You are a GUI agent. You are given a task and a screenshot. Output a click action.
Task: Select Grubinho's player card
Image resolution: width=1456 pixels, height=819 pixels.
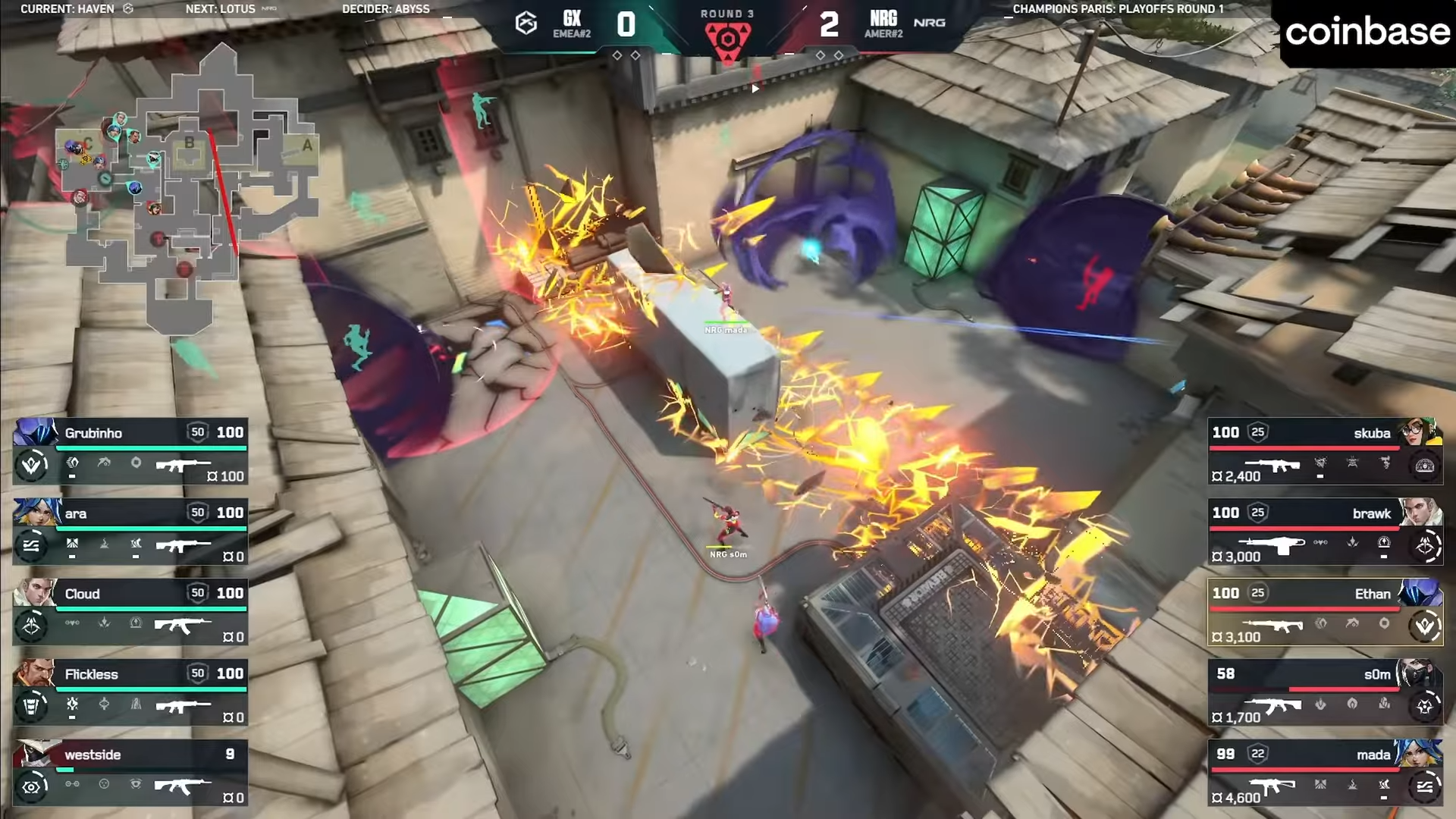click(130, 451)
